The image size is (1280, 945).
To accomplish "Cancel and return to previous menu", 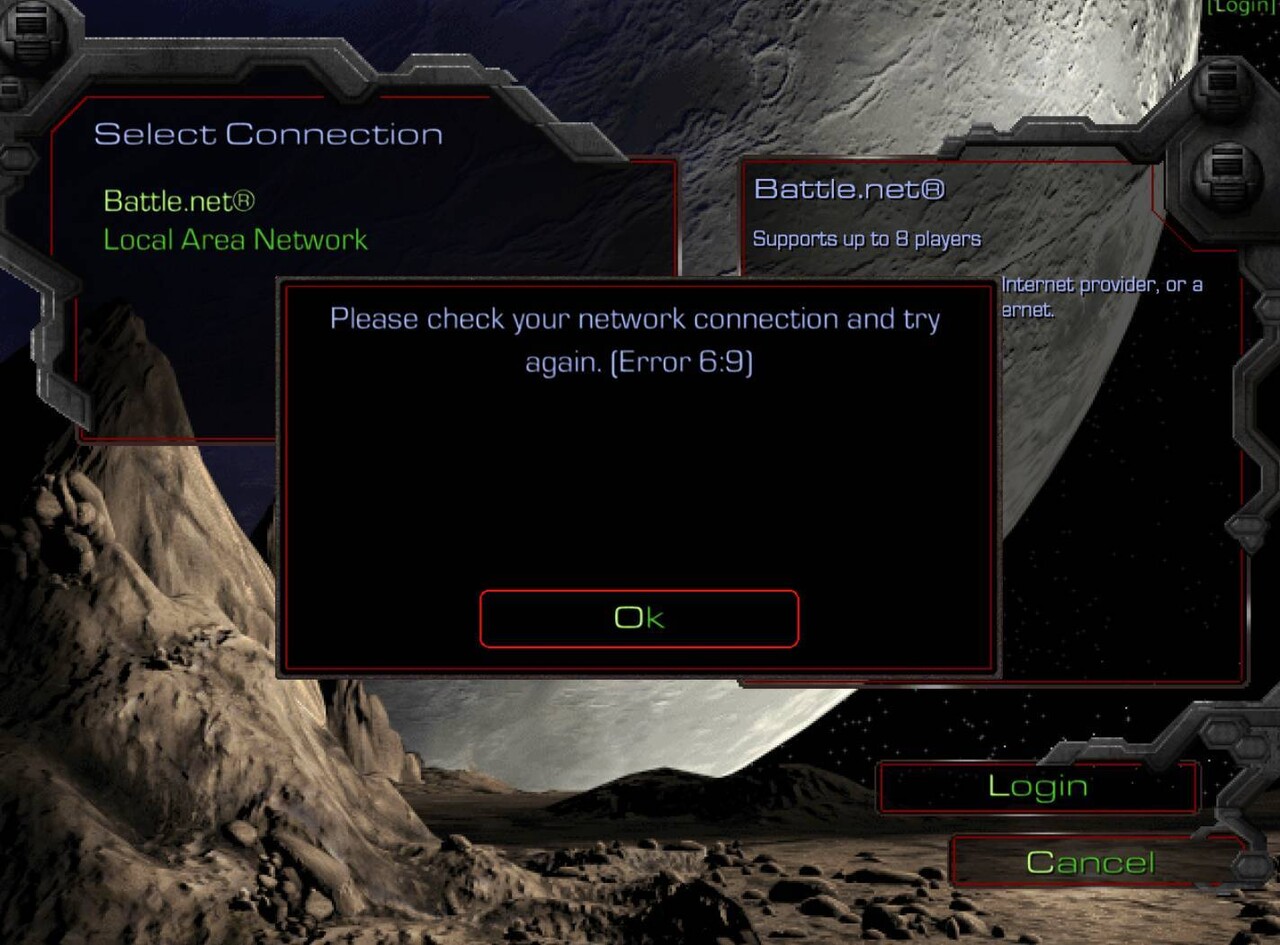I will [x=1090, y=862].
